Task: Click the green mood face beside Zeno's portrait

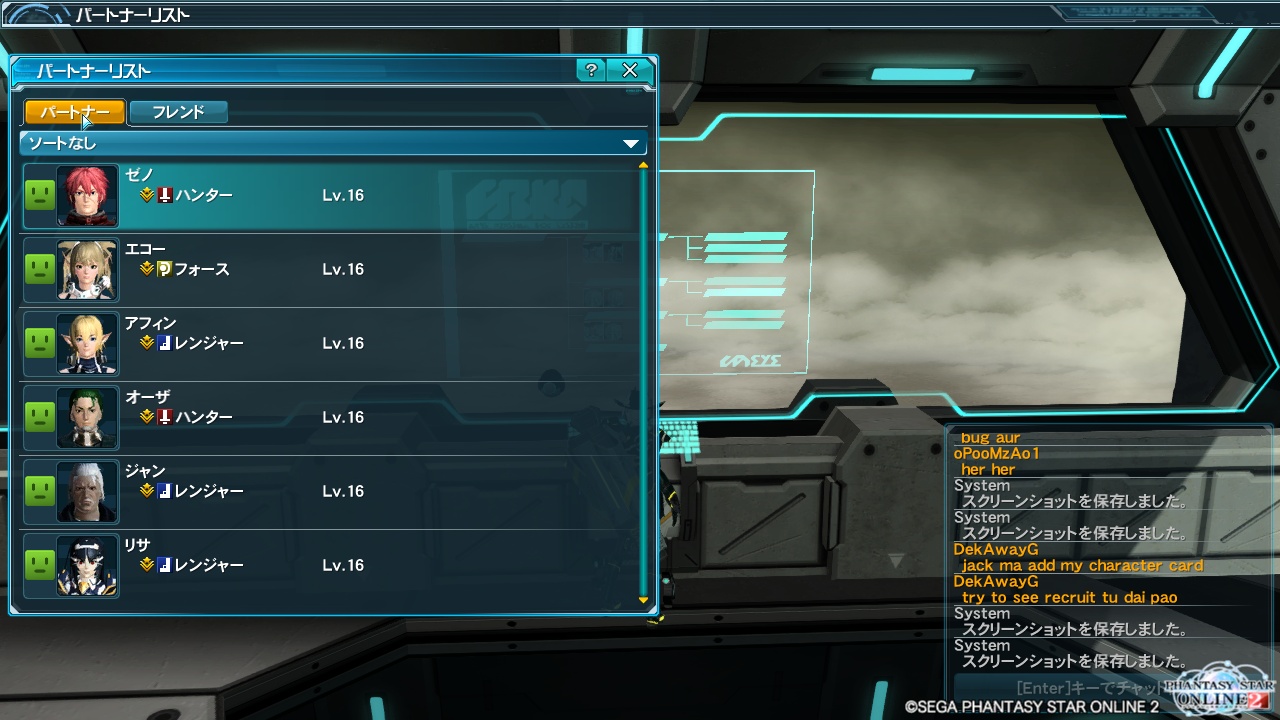Action: click(x=39, y=195)
